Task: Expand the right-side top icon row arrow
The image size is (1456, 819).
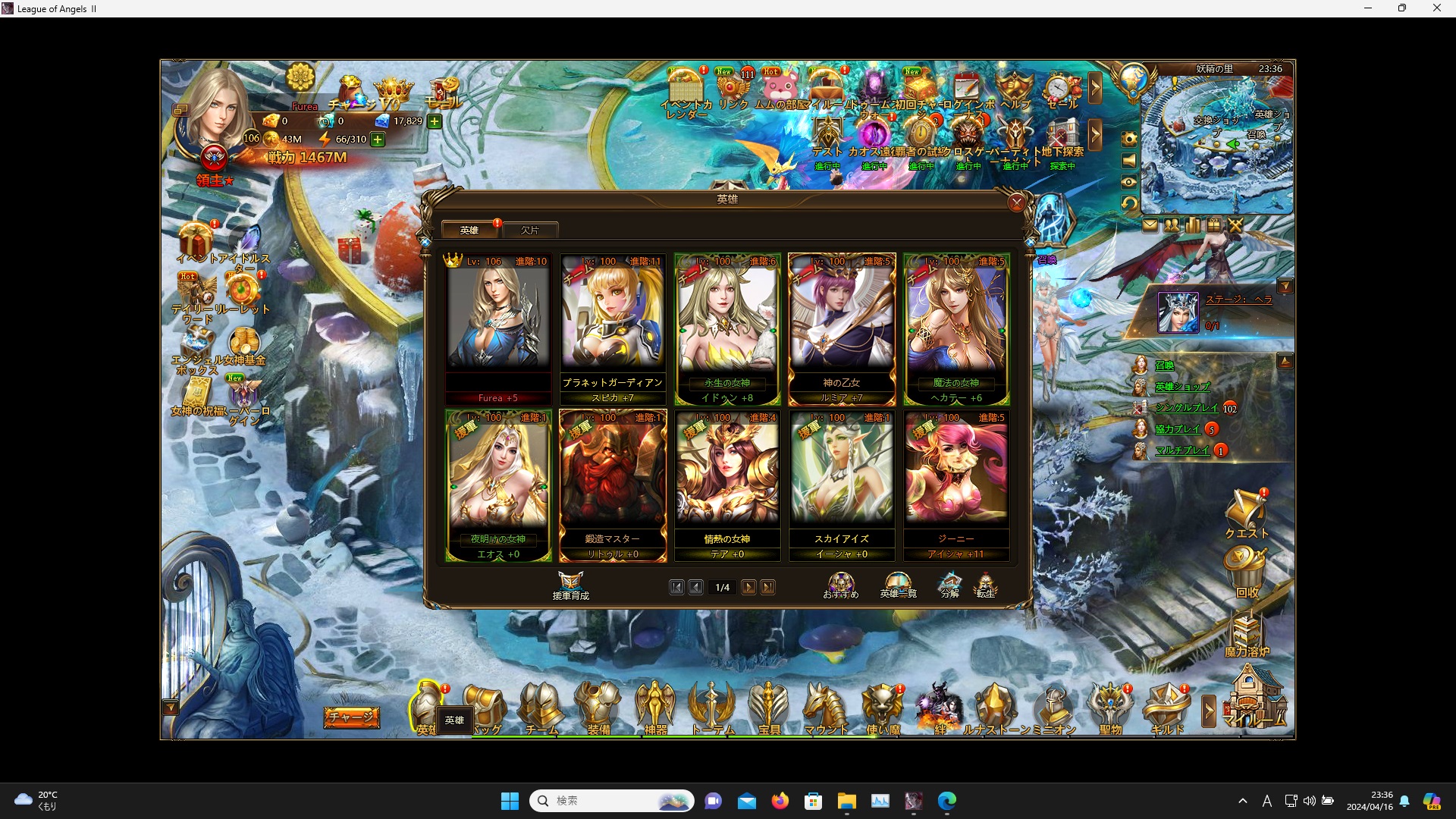Action: [x=1097, y=88]
